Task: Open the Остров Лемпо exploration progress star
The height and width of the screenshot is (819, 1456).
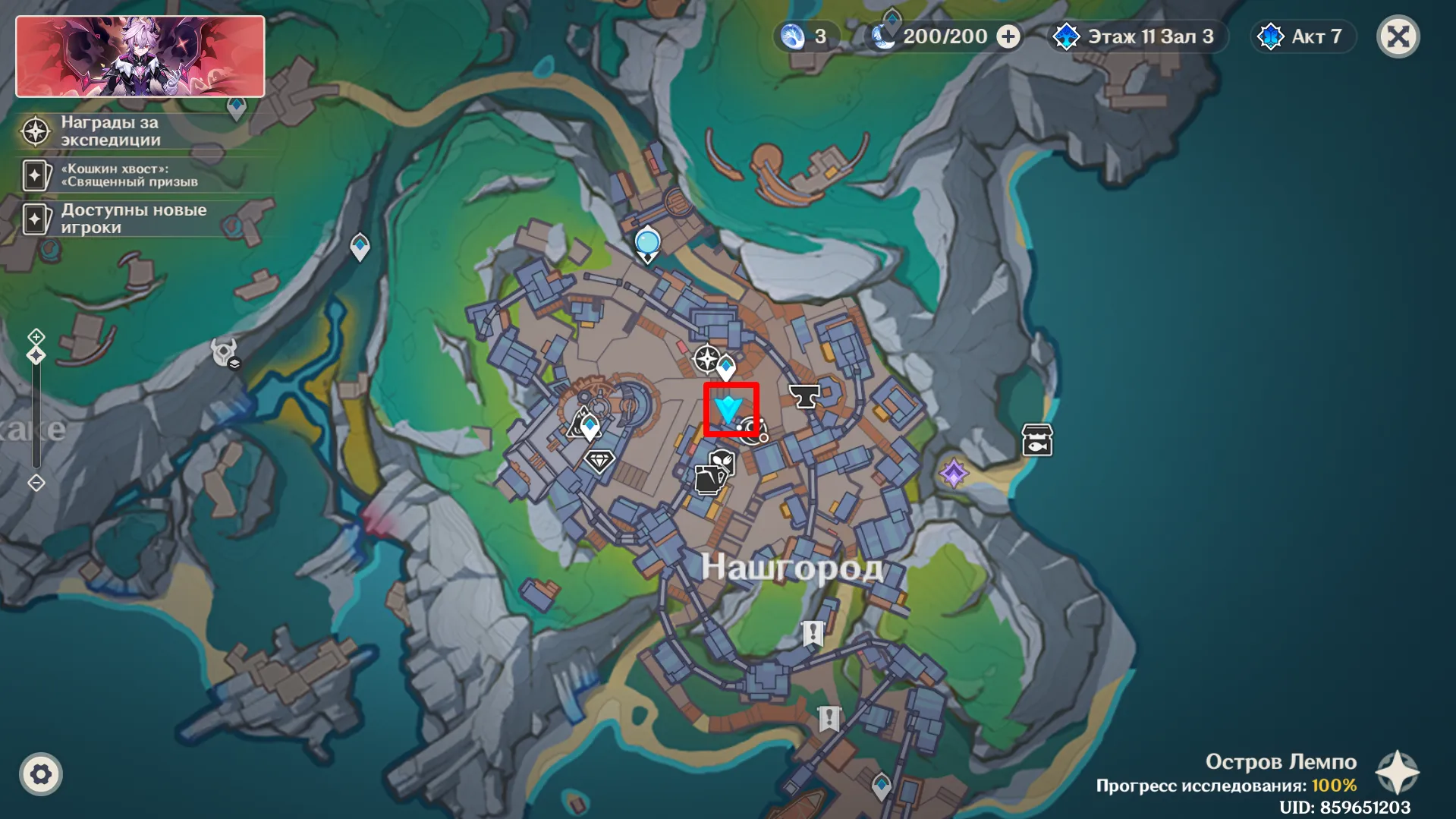Action: 1398,773
